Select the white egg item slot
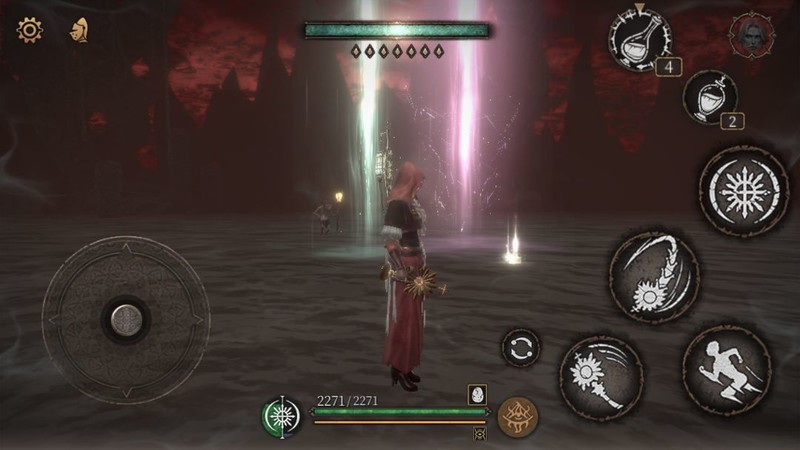Image resolution: width=800 pixels, height=450 pixels. 477,394
